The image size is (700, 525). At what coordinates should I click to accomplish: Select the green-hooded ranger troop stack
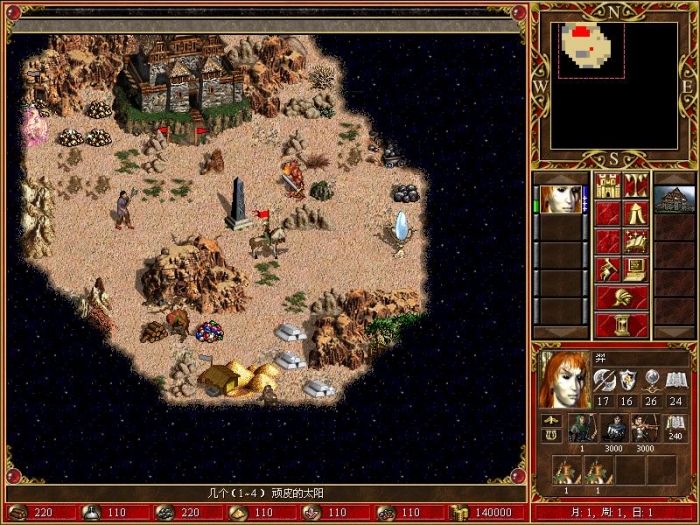click(581, 427)
